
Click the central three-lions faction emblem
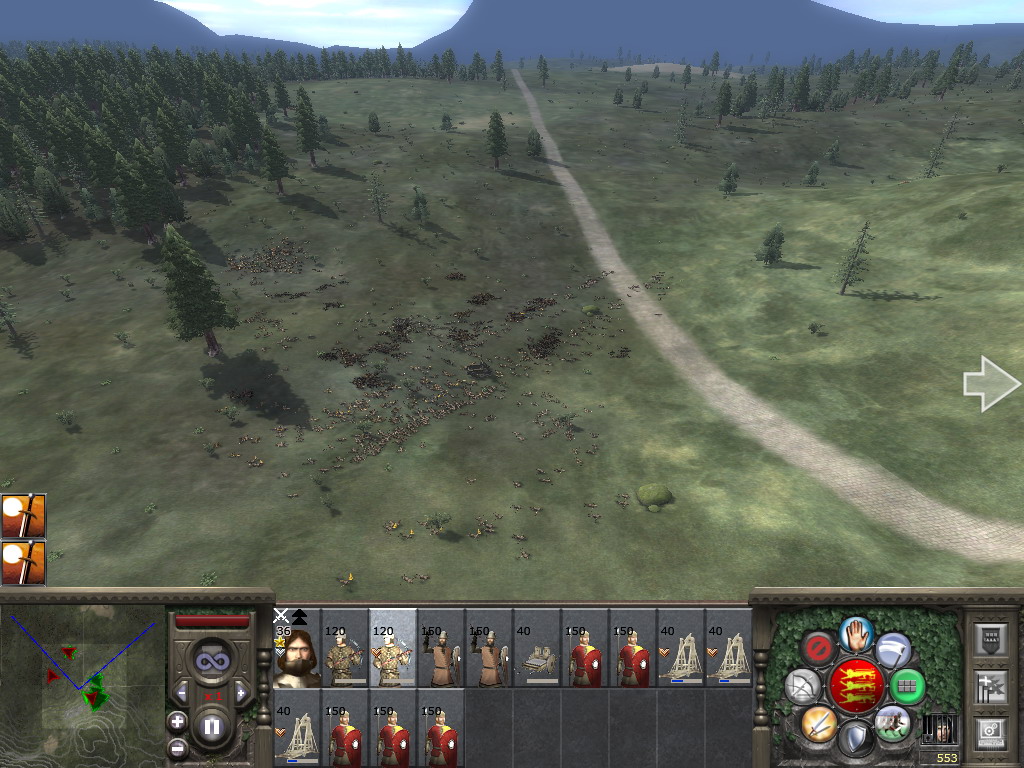point(856,685)
